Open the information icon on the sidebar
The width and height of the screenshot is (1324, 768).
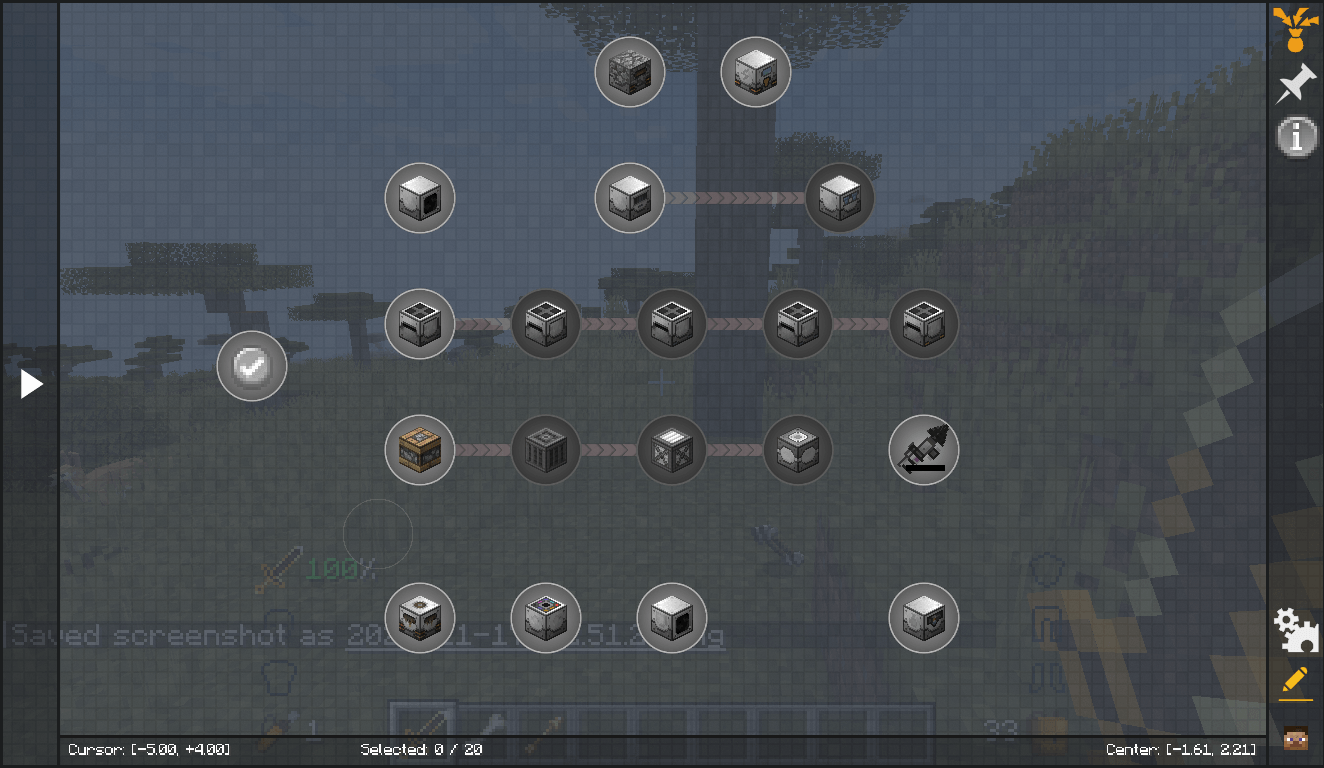click(1295, 137)
